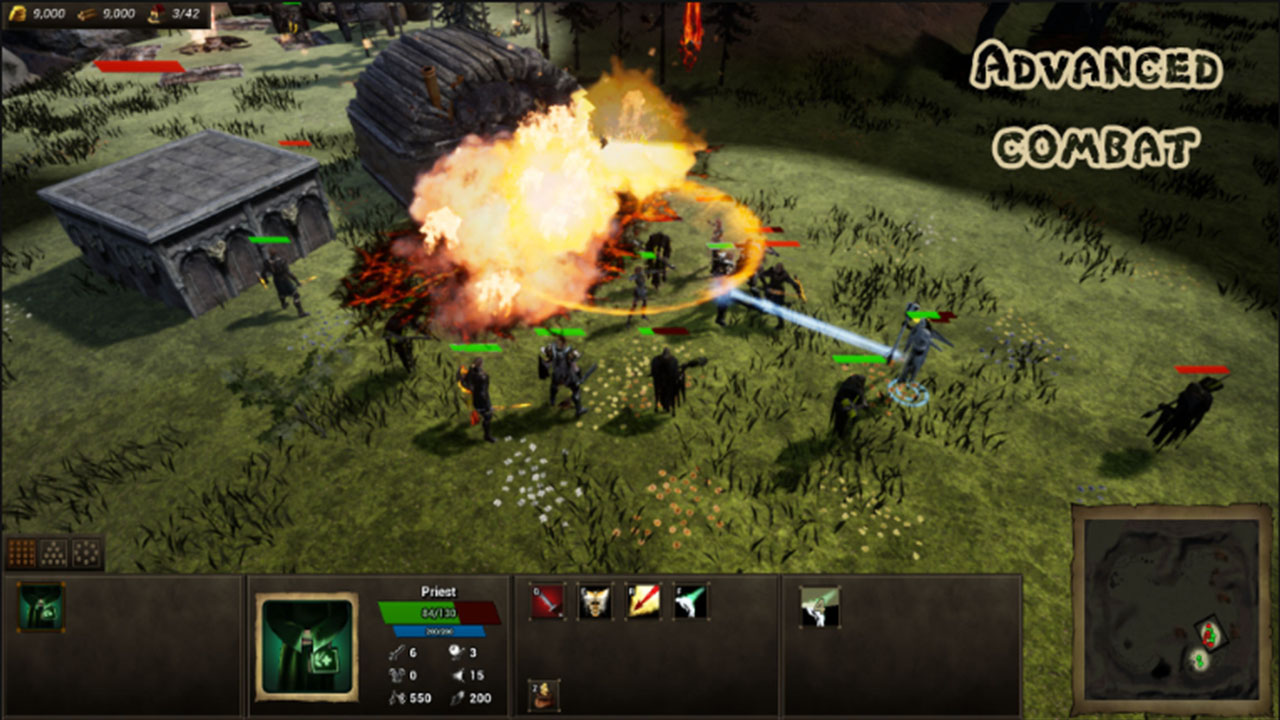1280x720 pixels.
Task: Click the hooded figure command icon
Action: point(544,694)
